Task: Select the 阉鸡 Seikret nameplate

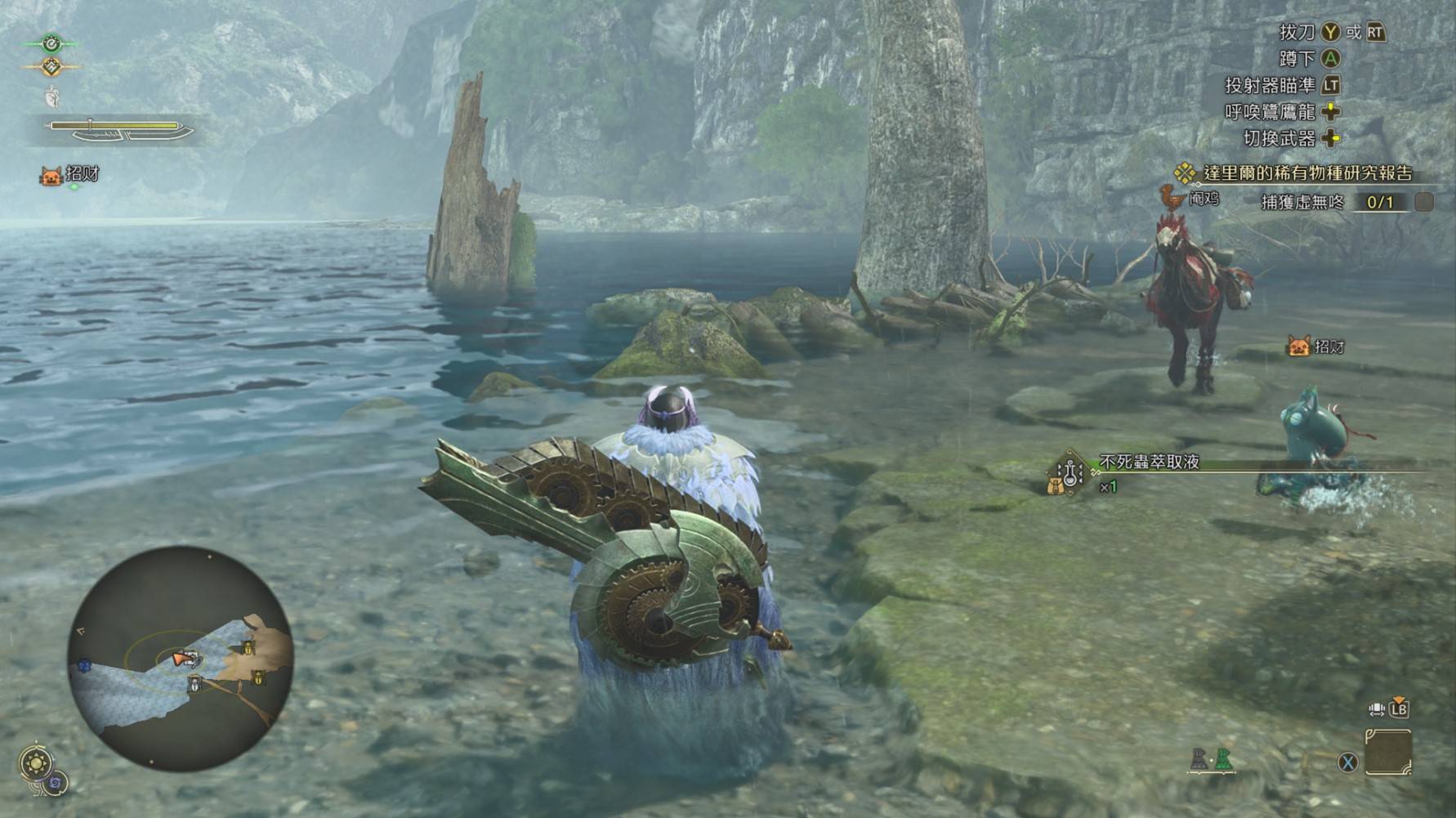Action: click(1191, 198)
